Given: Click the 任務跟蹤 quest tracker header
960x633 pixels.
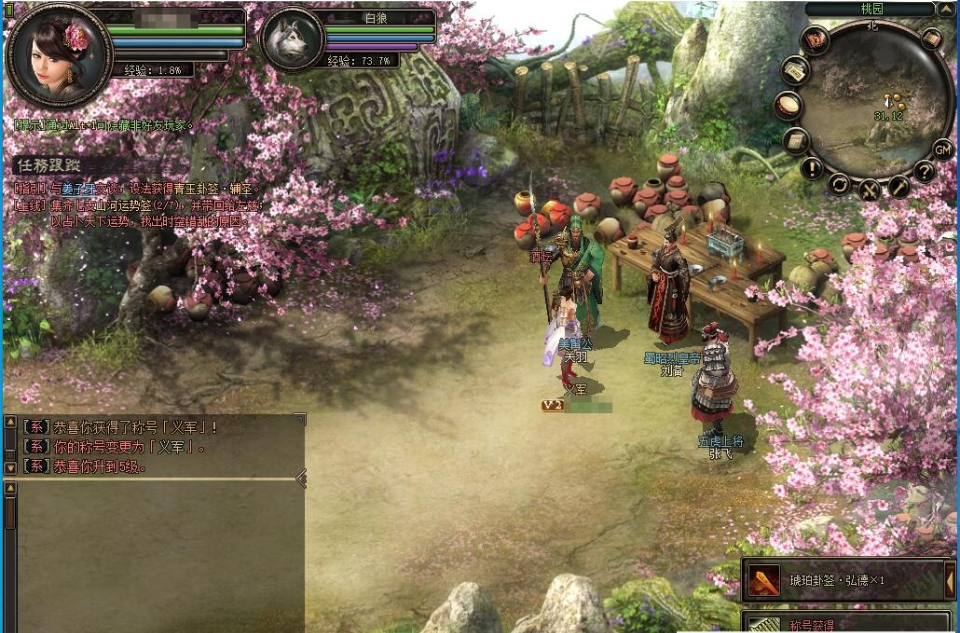Looking at the screenshot, I should (x=48, y=164).
